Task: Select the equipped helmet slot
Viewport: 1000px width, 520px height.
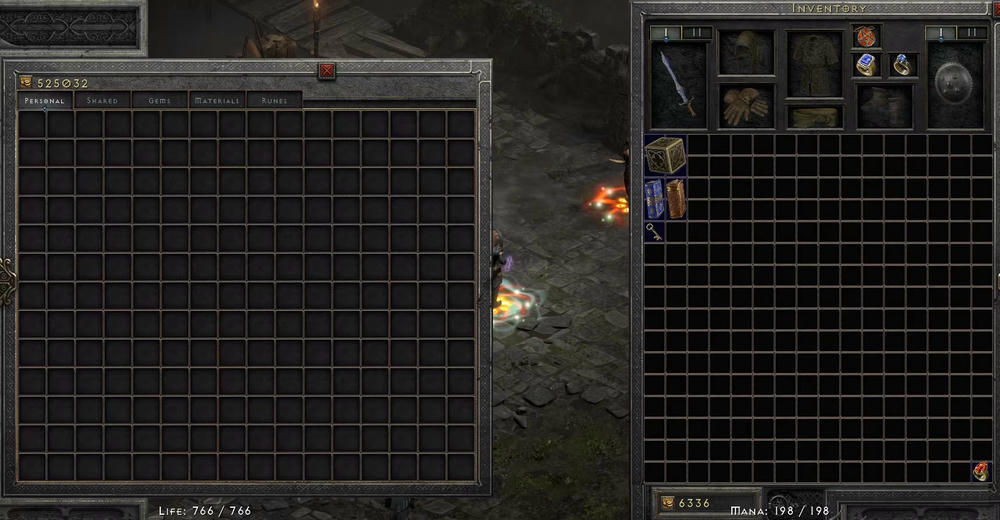Action: coord(745,52)
